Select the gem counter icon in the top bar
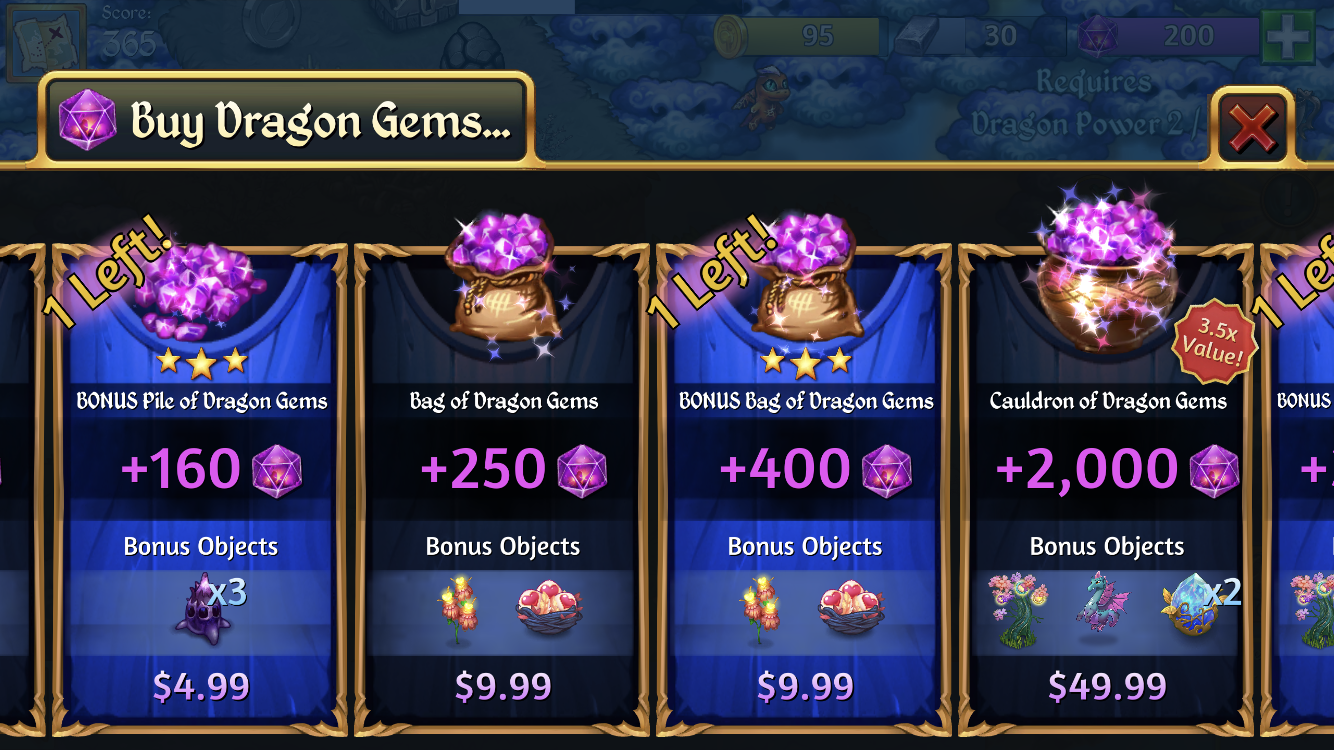This screenshot has width=1334, height=750. (x=1099, y=35)
